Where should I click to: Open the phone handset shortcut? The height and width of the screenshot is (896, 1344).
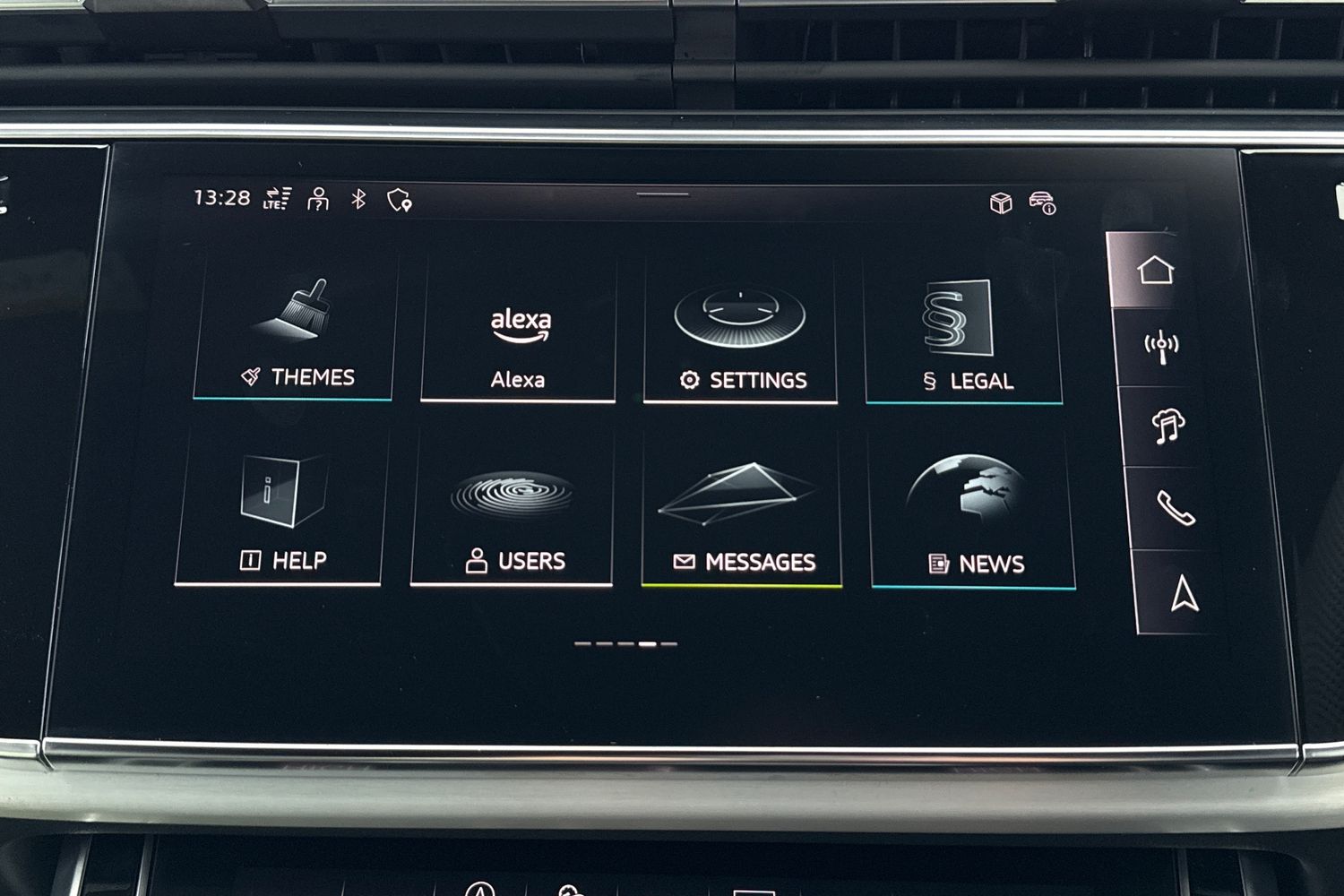[1176, 508]
